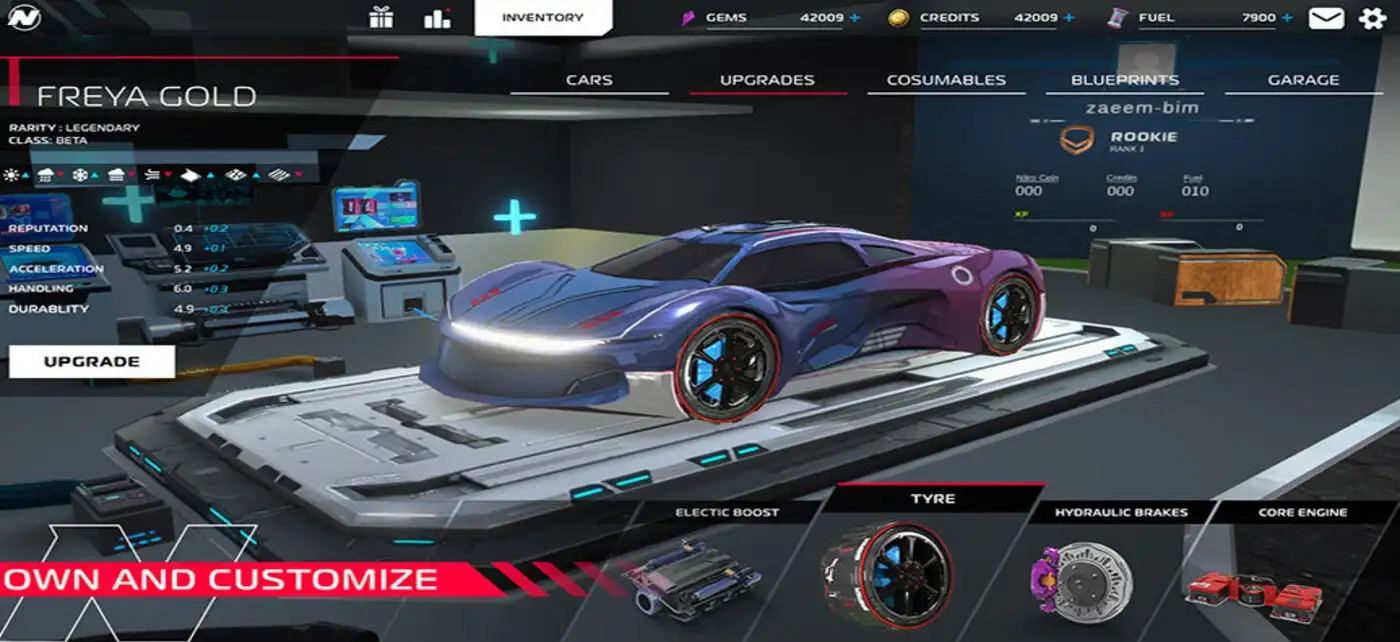1400x642 pixels.
Task: Click the Upgrade button
Action: [92, 362]
